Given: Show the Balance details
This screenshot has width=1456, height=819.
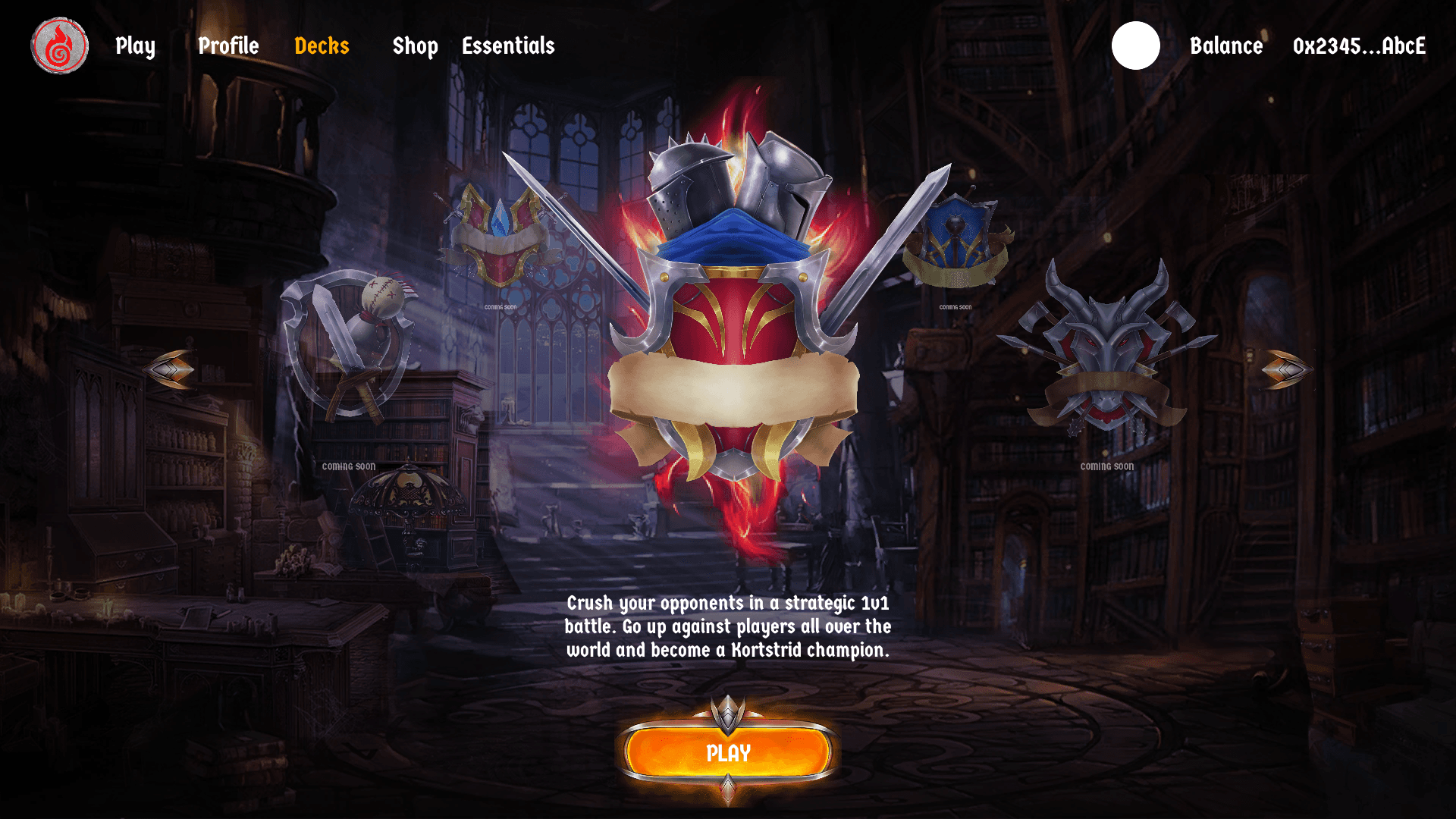Looking at the screenshot, I should click(x=1225, y=46).
